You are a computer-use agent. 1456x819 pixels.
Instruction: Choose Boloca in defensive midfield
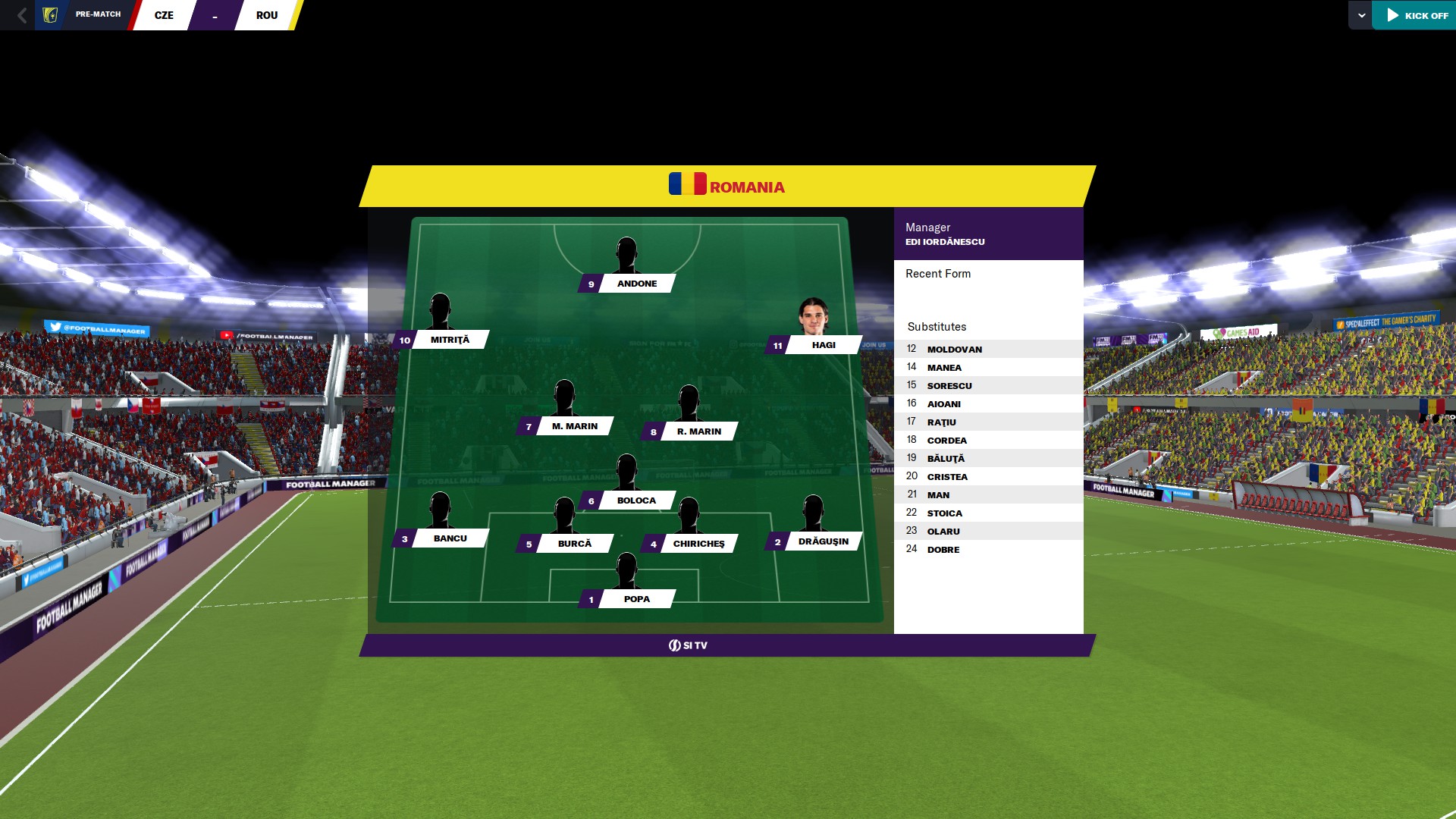pyautogui.click(x=636, y=500)
